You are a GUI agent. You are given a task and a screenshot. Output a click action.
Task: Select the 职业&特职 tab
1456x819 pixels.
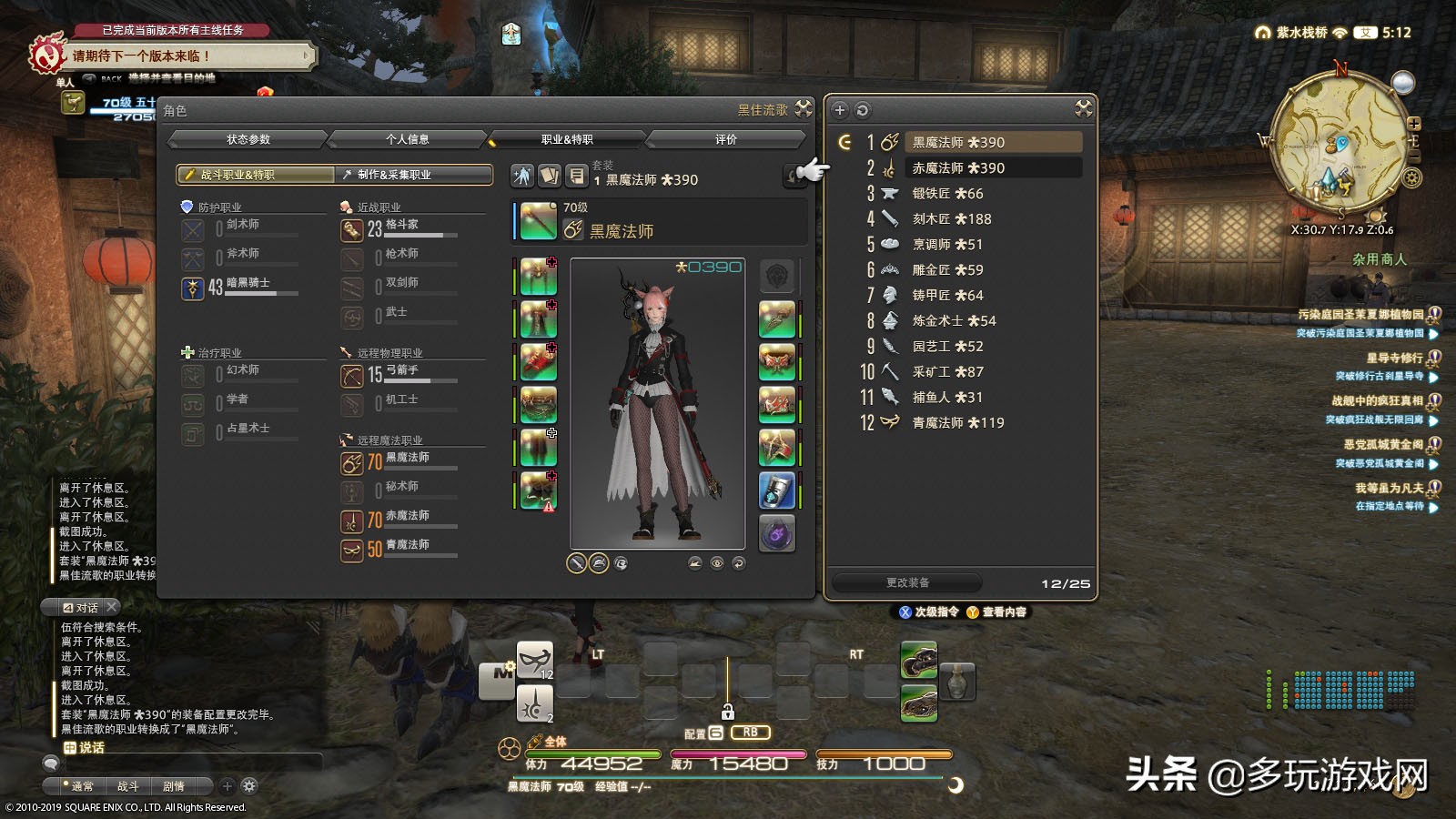click(x=566, y=139)
